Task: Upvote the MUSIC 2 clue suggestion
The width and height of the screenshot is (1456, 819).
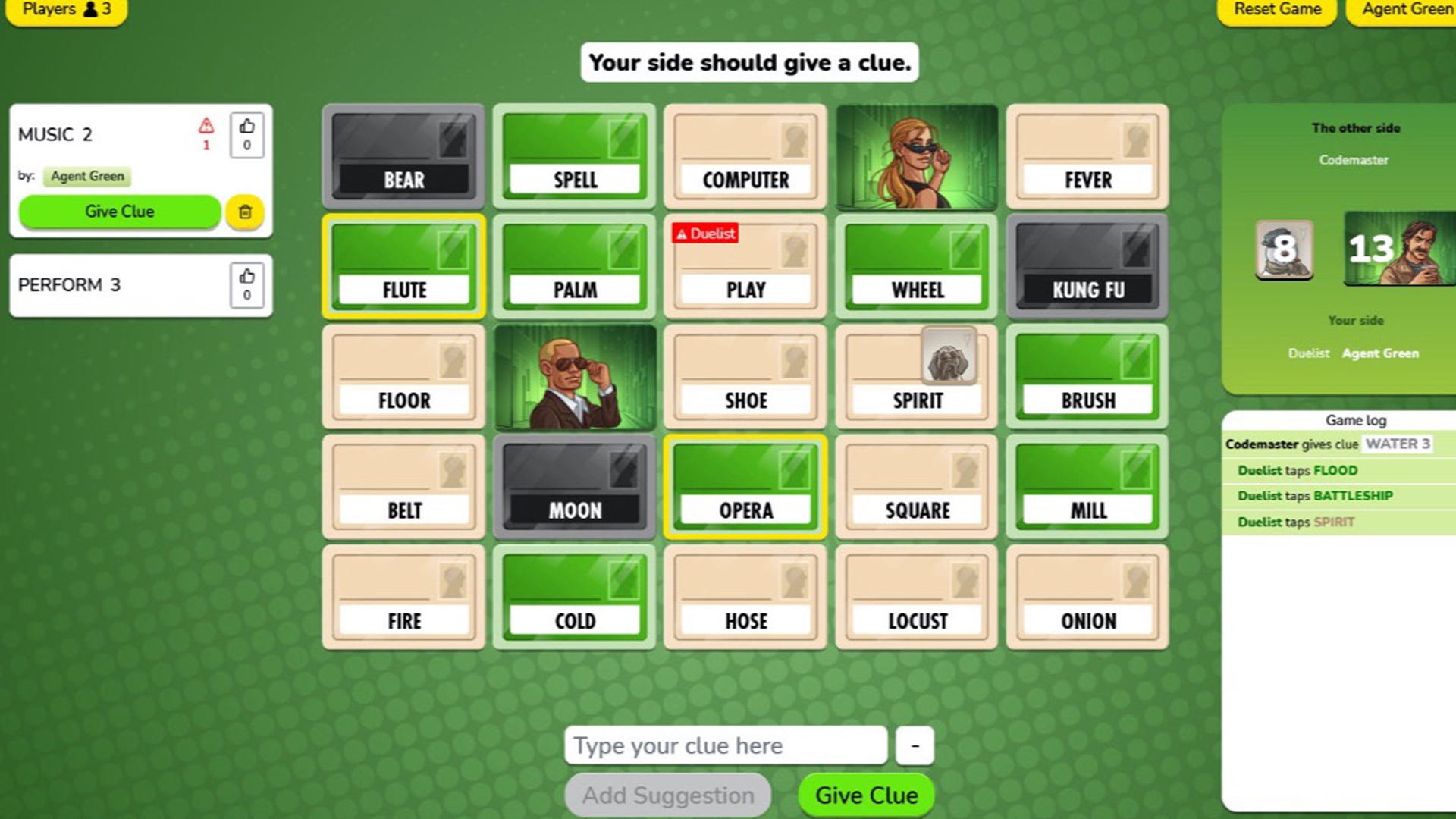Action: point(247,134)
